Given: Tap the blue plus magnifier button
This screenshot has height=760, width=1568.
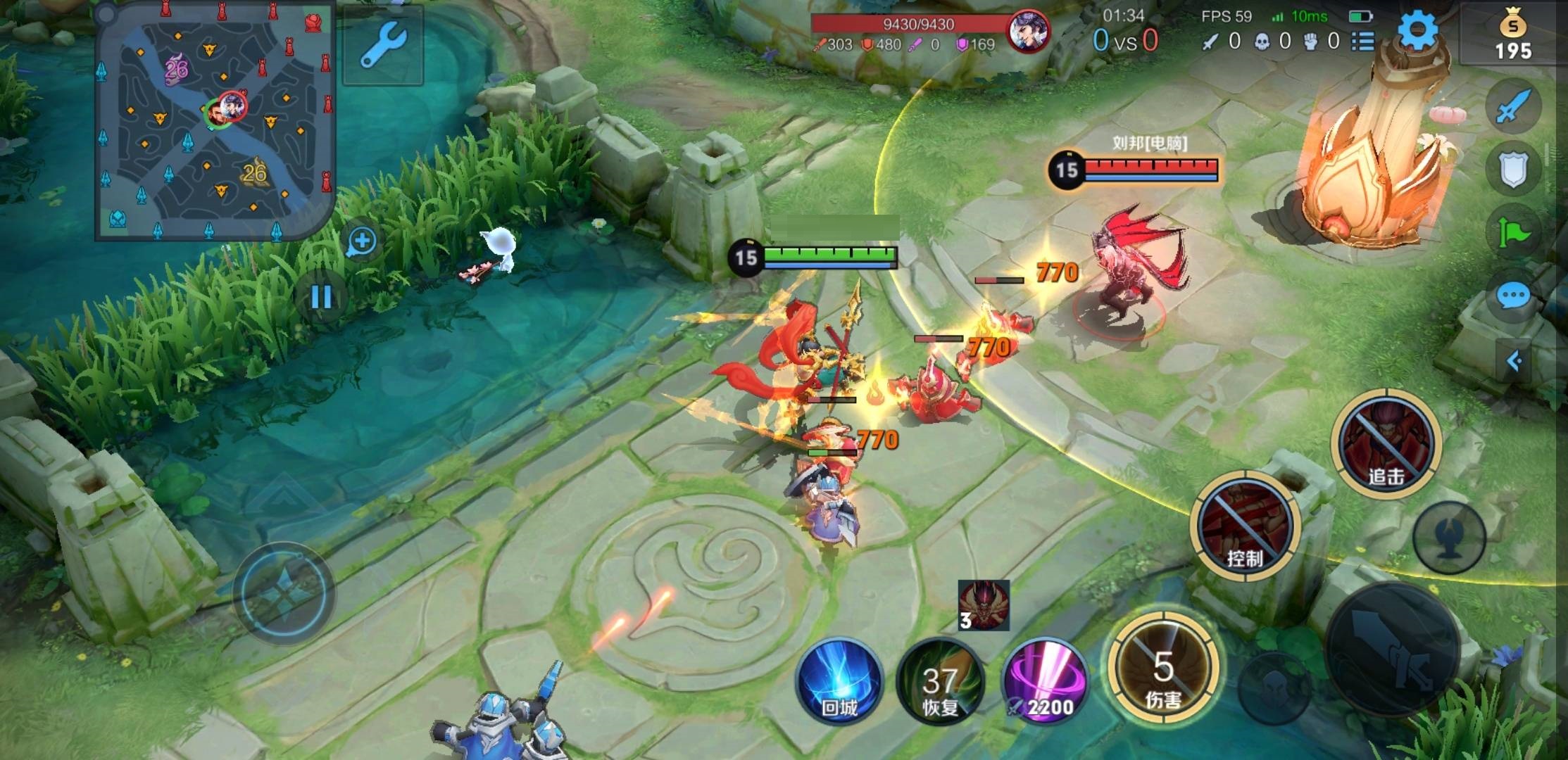Looking at the screenshot, I should click(362, 242).
